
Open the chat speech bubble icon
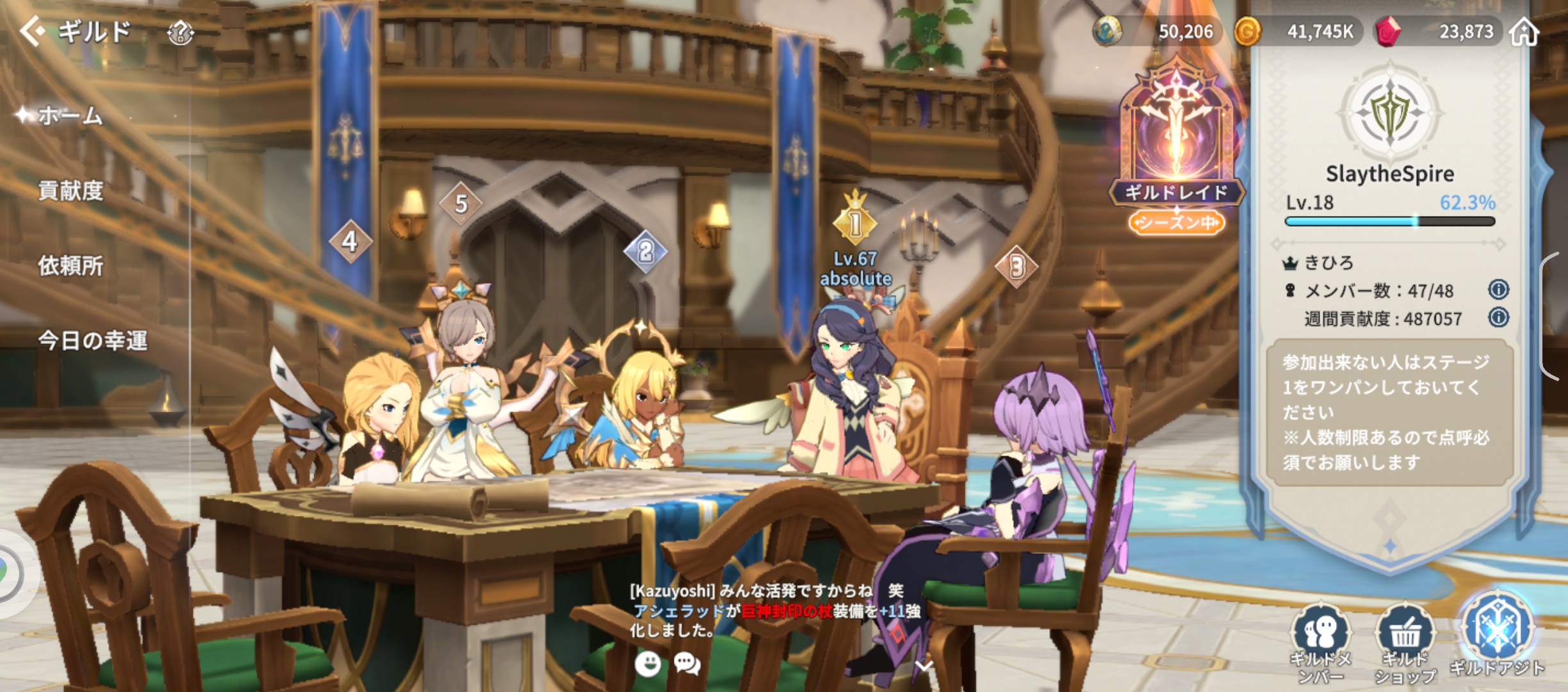point(687,664)
